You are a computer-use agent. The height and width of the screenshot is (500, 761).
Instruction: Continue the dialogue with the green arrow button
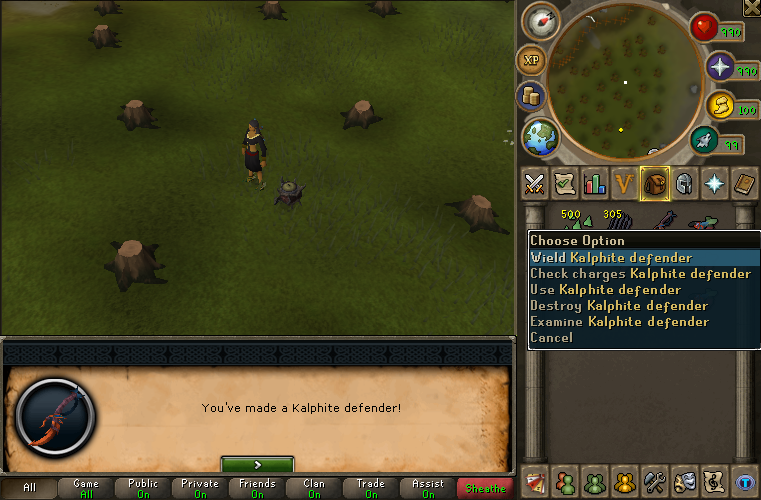point(257,464)
